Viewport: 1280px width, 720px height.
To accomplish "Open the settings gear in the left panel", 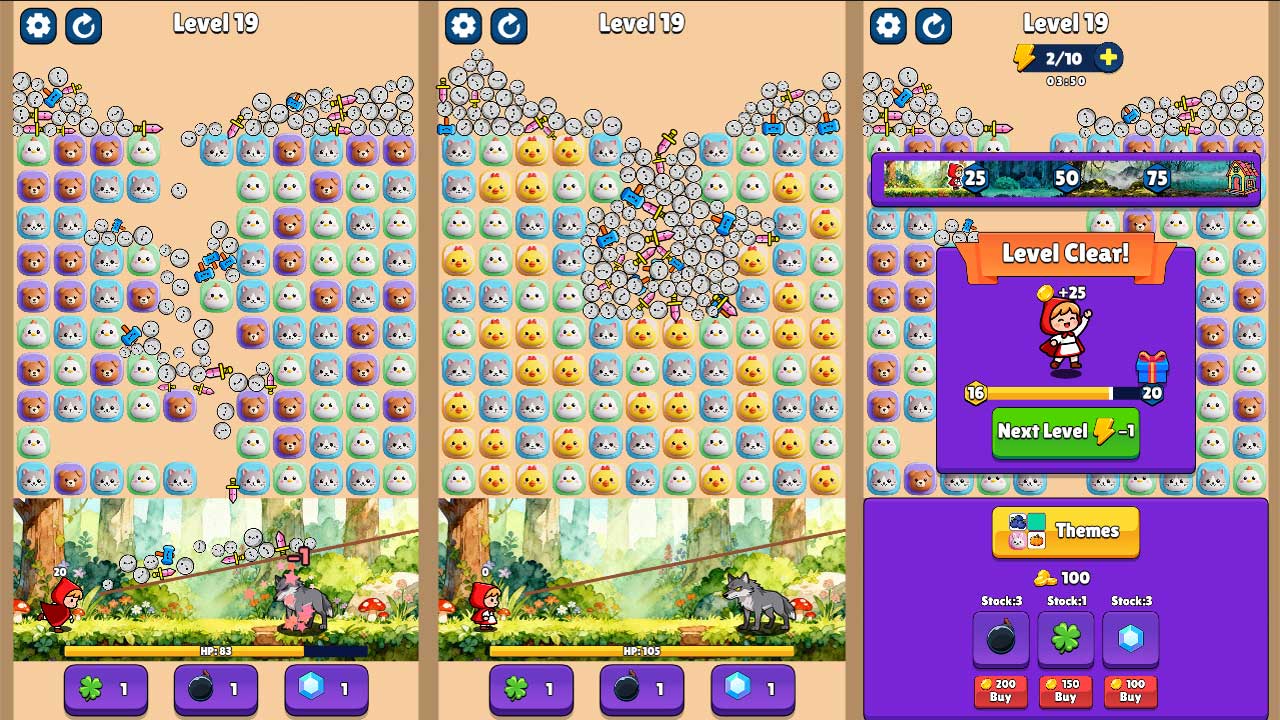I will pos(38,26).
